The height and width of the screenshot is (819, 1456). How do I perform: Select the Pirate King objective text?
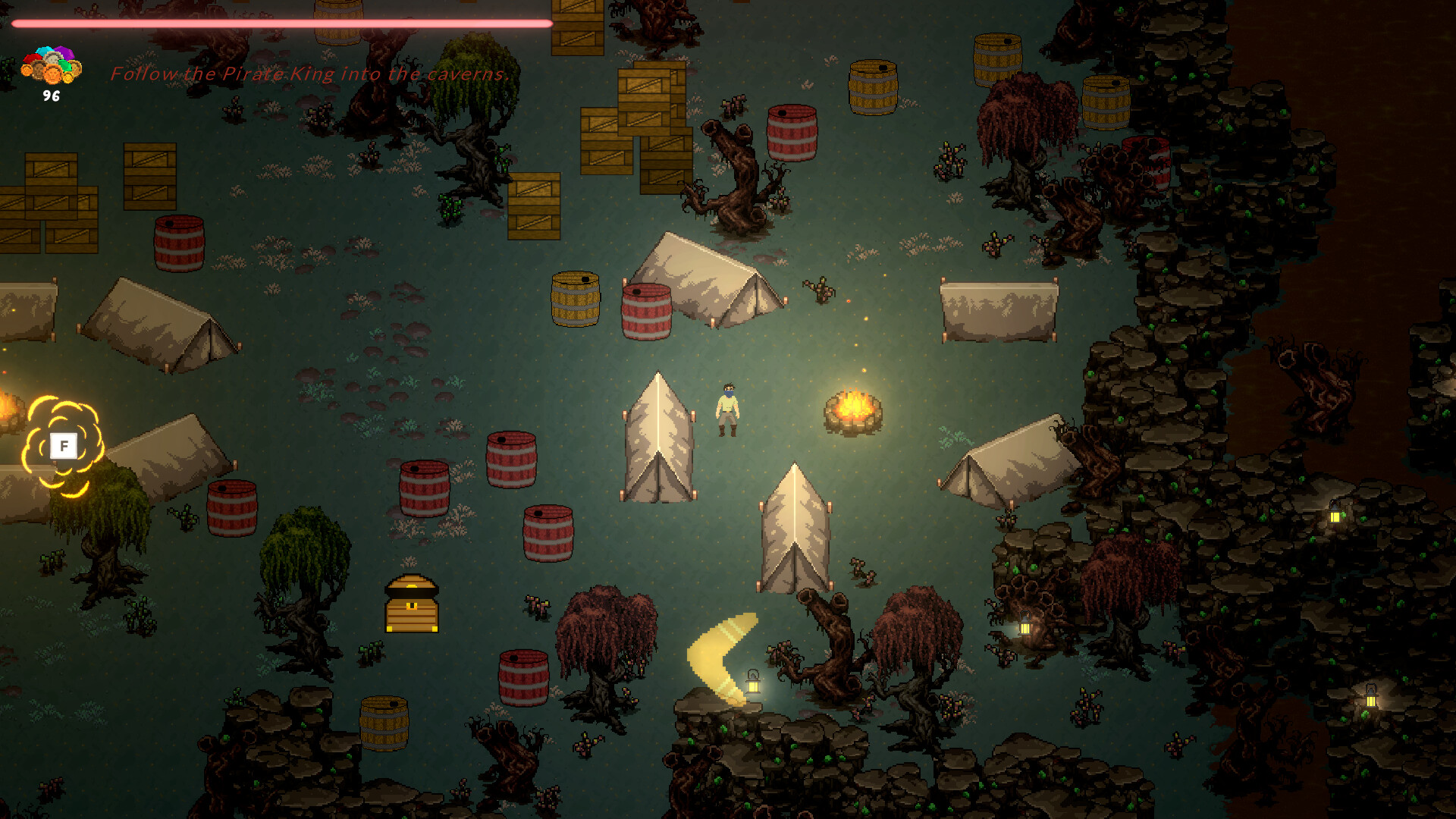(309, 74)
